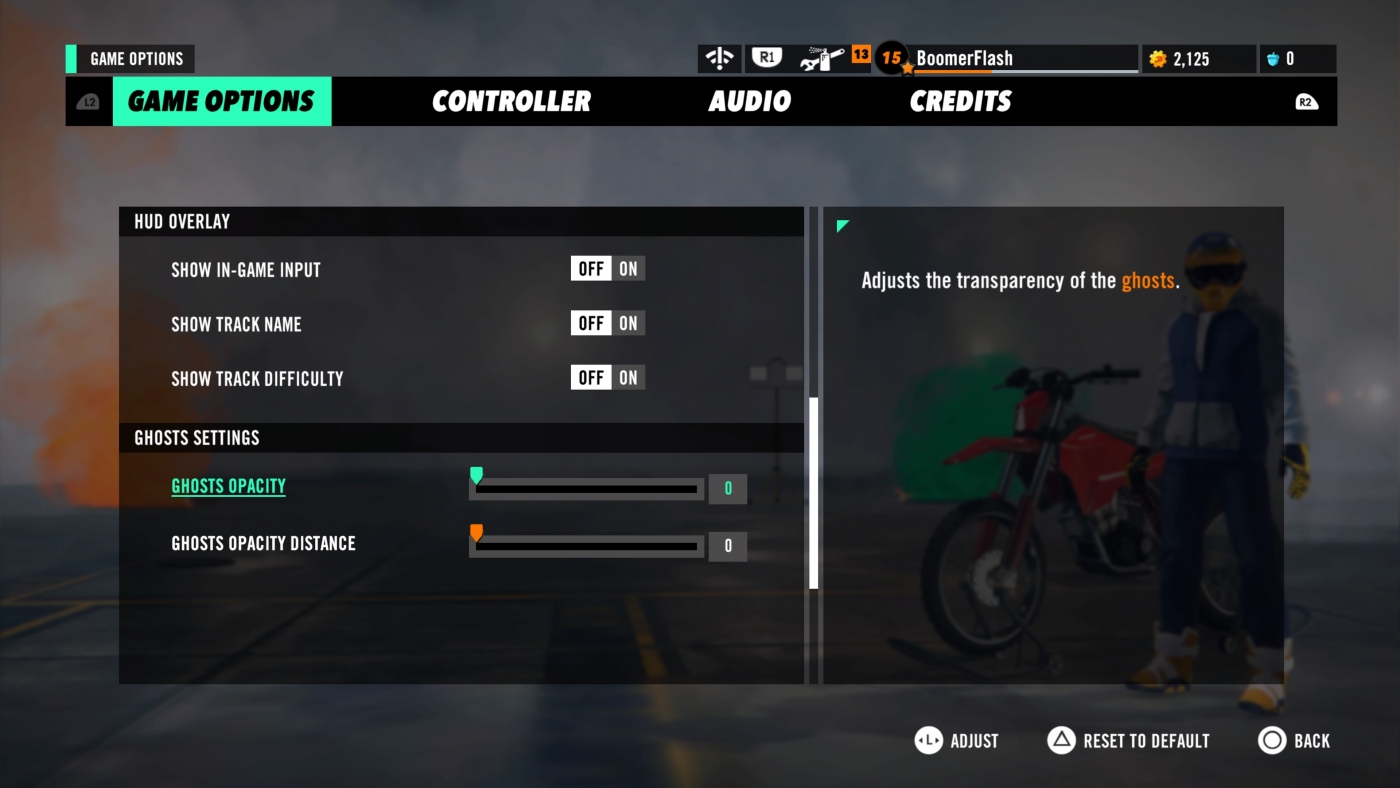The image size is (1400, 788).
Task: Click the L2 icon beside Game Options
Action: point(87,101)
